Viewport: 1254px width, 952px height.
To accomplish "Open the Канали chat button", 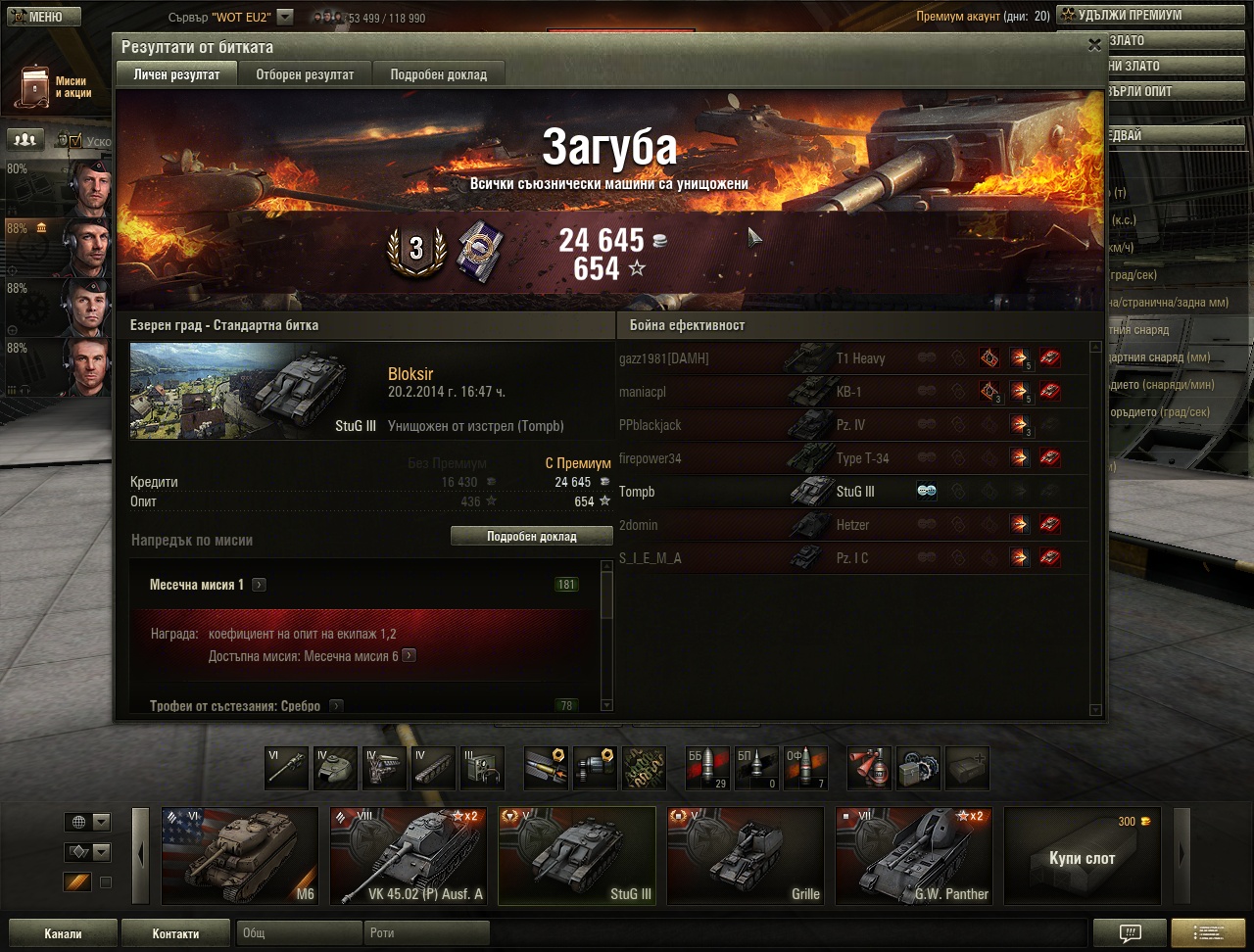I will (63, 933).
